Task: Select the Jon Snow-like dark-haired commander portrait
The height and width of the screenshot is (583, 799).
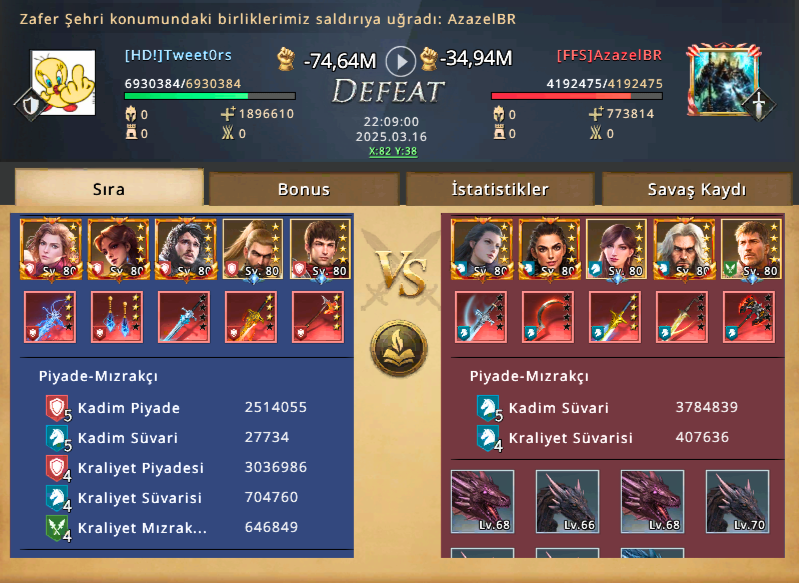Action: [186, 248]
